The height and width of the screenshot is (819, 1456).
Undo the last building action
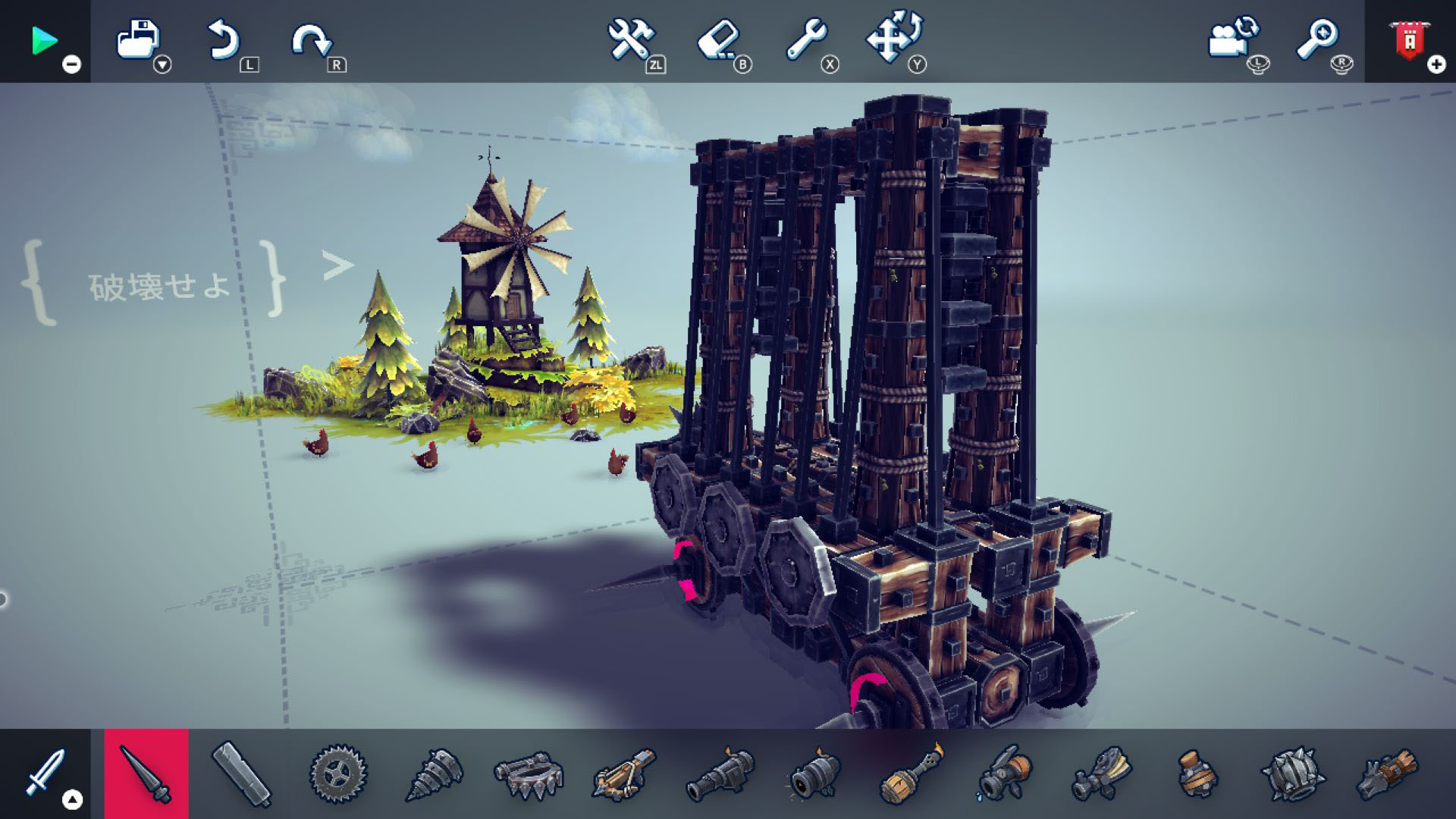point(224,40)
